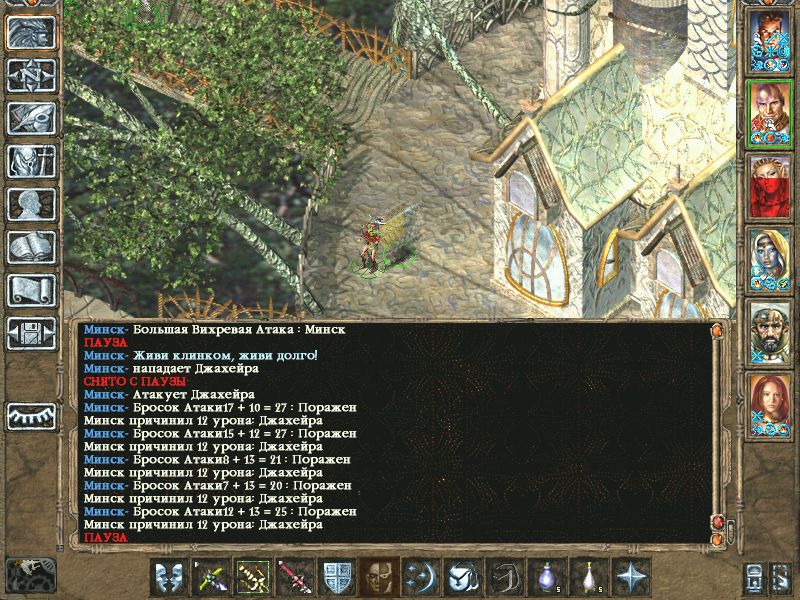Select the red-haired woman portrait
The height and width of the screenshot is (600, 800).
770,403
